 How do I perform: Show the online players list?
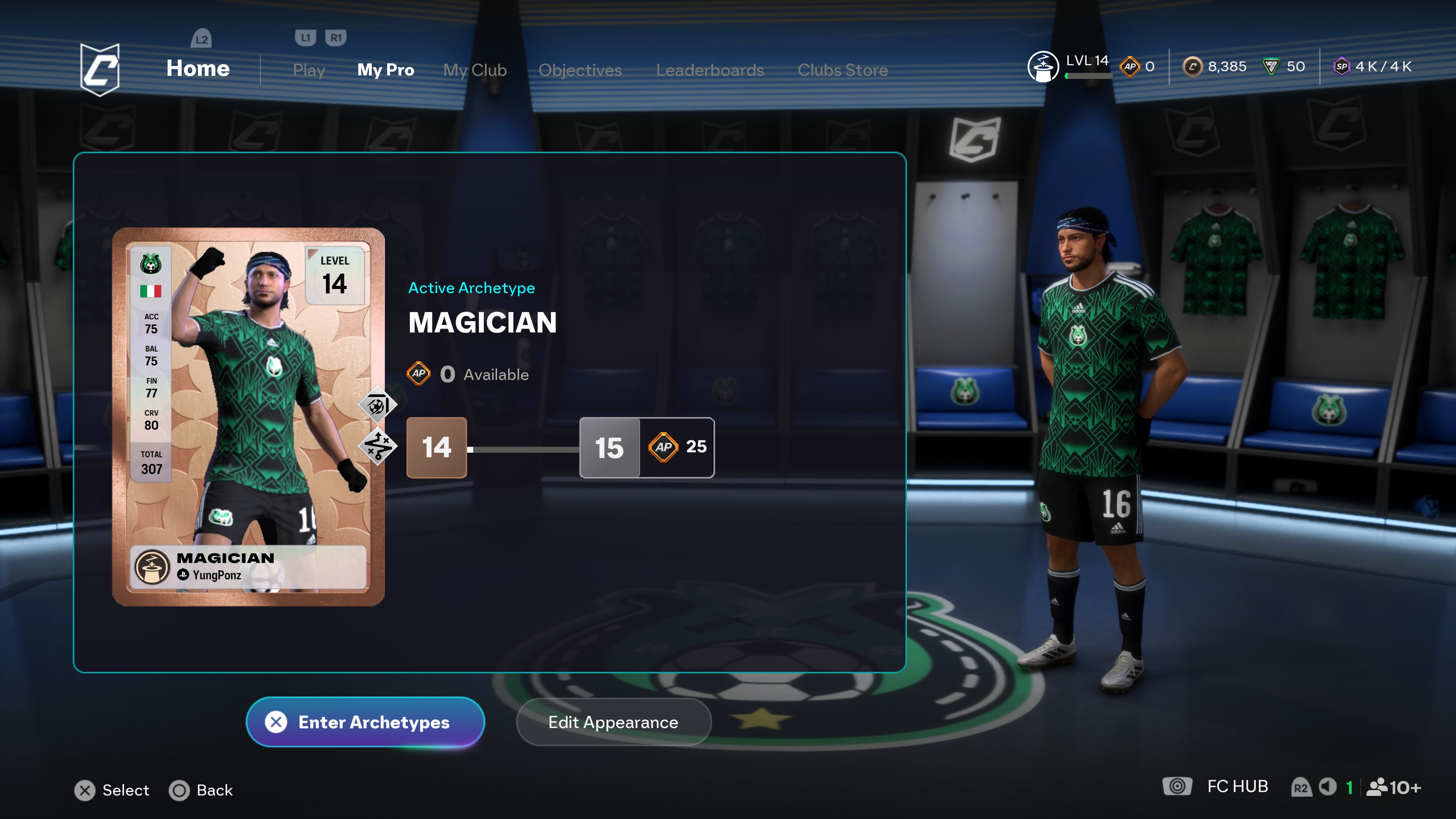[x=1394, y=787]
